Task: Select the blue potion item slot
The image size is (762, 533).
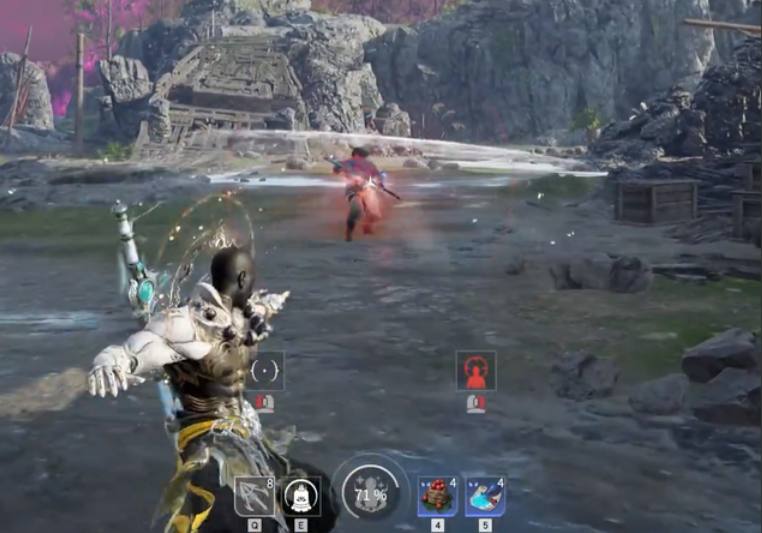Action: pyautogui.click(x=485, y=496)
